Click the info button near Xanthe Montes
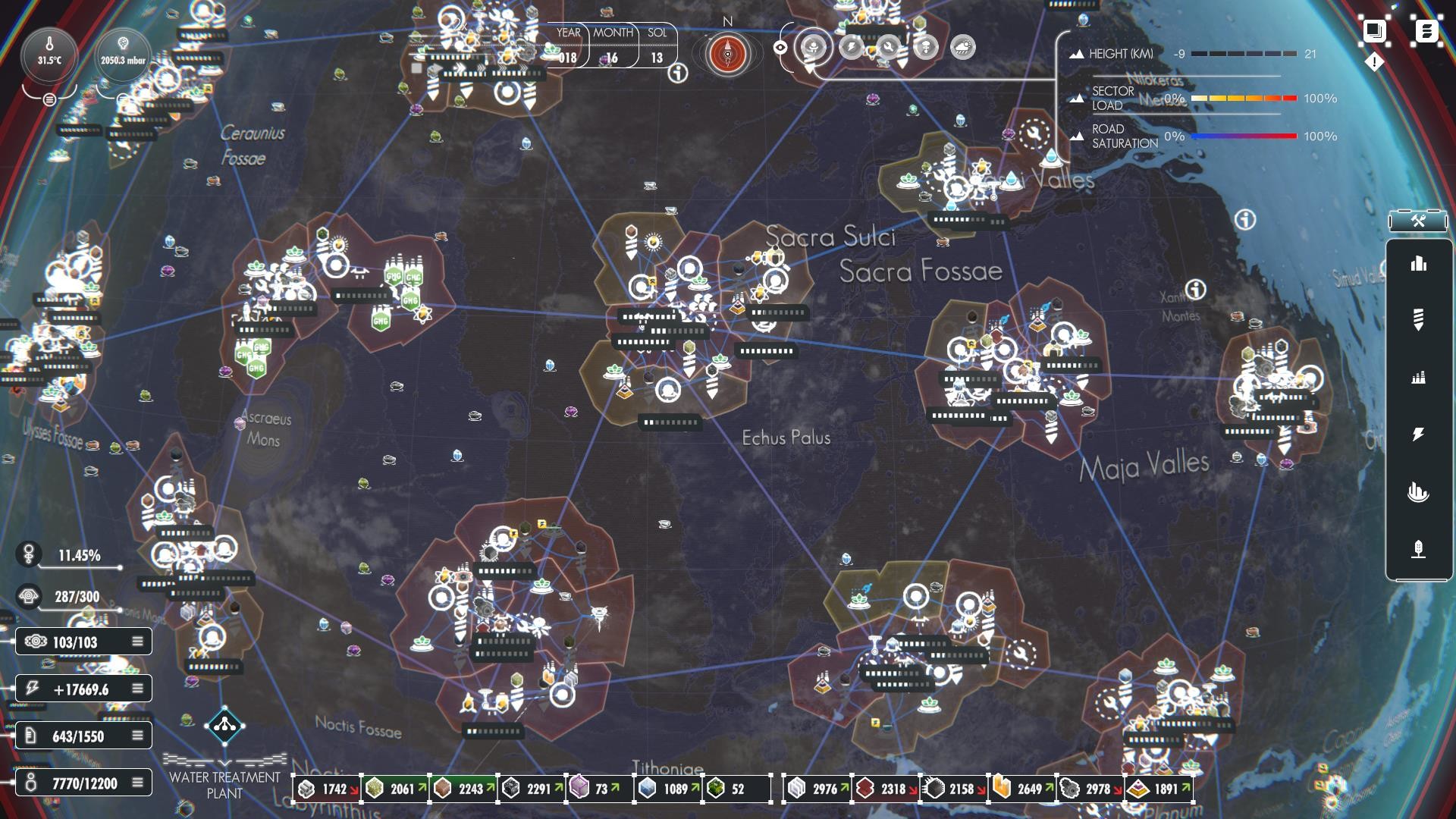 coord(1196,288)
